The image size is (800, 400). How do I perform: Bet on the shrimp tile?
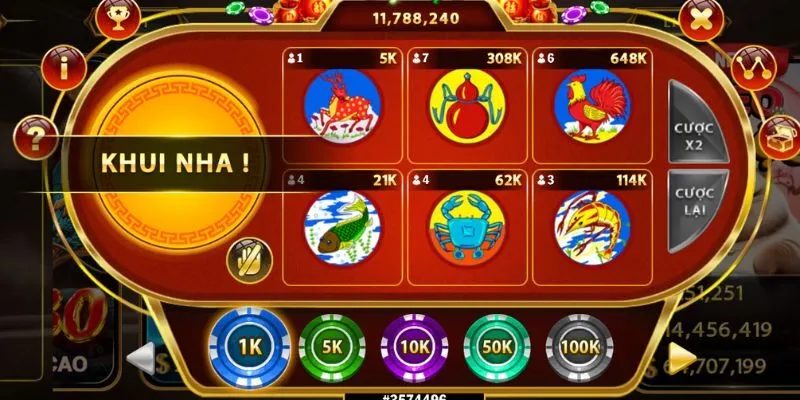point(589,225)
